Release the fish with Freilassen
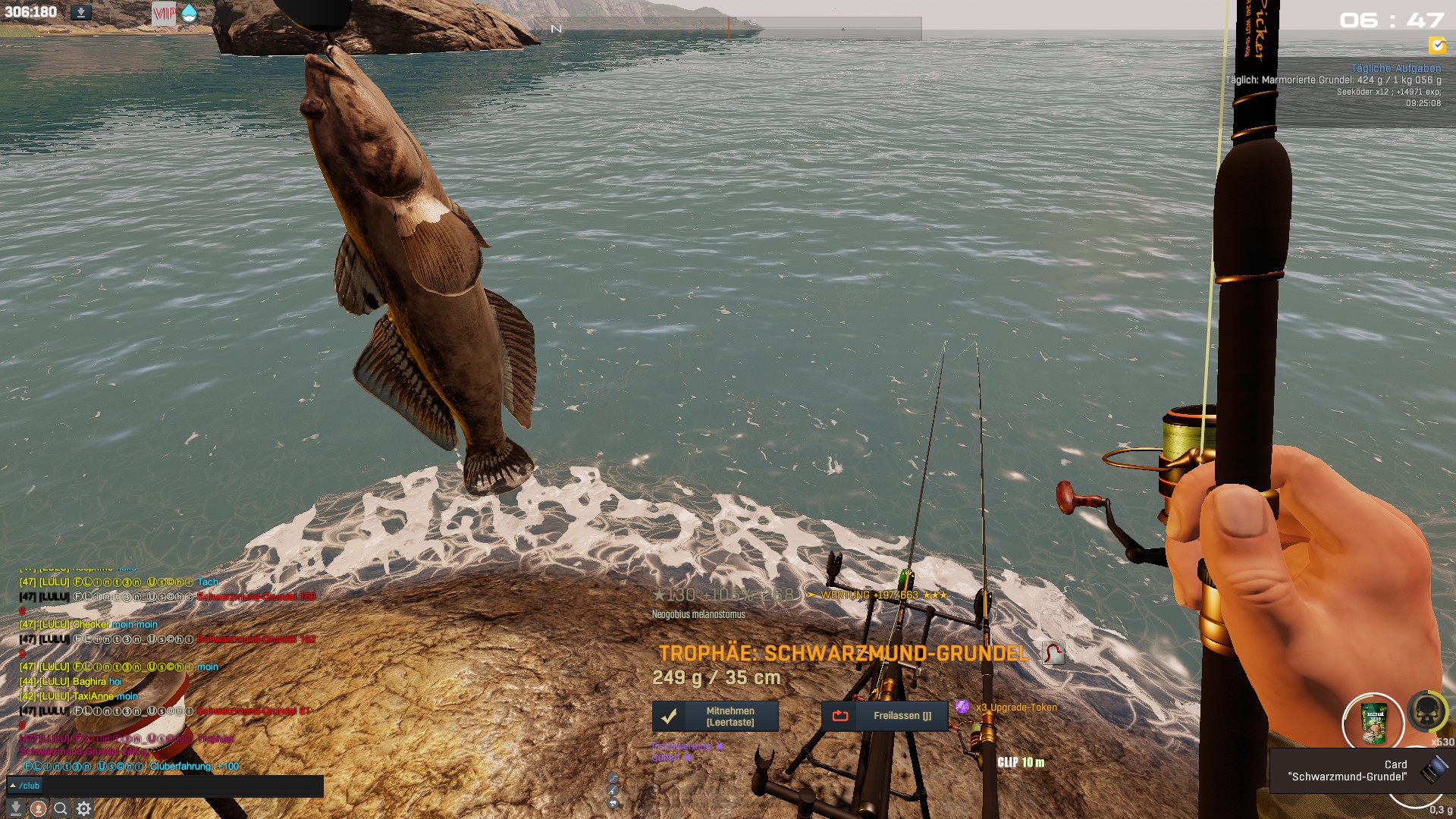Screen dimensions: 1456x819 tap(884, 716)
